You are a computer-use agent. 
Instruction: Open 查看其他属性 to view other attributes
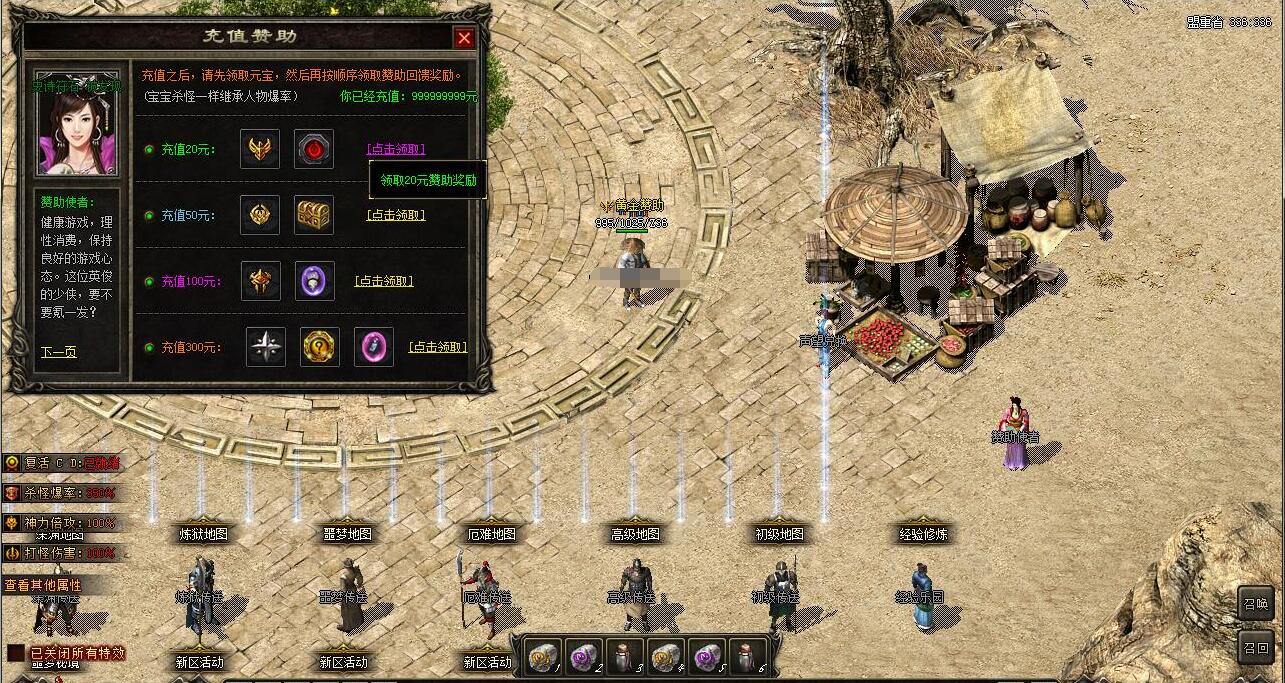coord(43,585)
